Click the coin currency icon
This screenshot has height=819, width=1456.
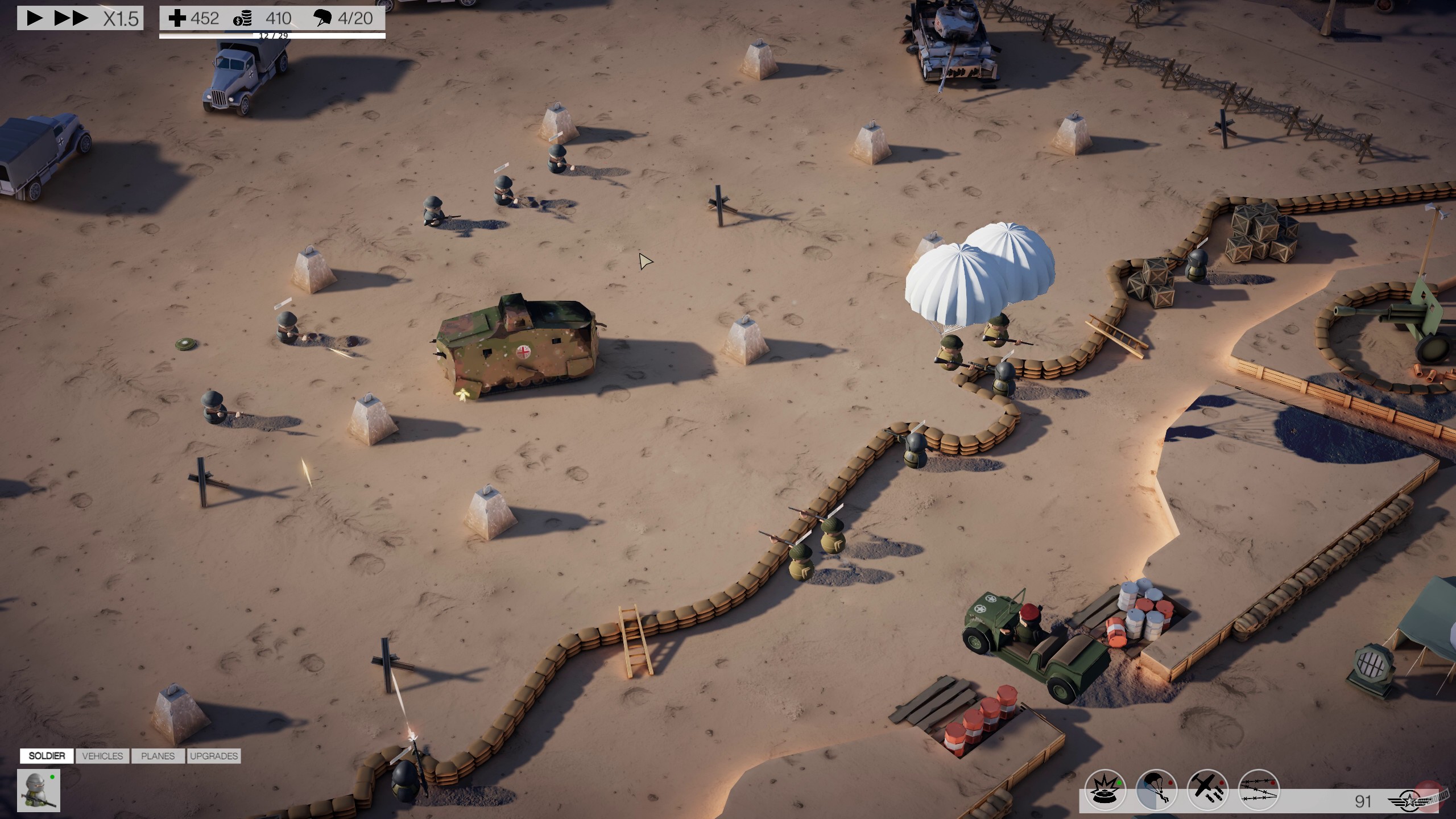(x=243, y=18)
